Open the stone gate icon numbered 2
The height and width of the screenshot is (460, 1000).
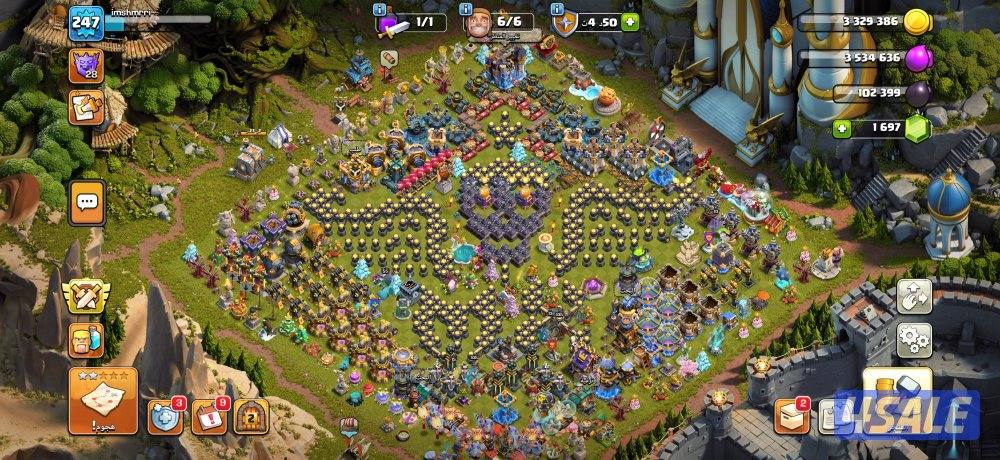(x=251, y=416)
